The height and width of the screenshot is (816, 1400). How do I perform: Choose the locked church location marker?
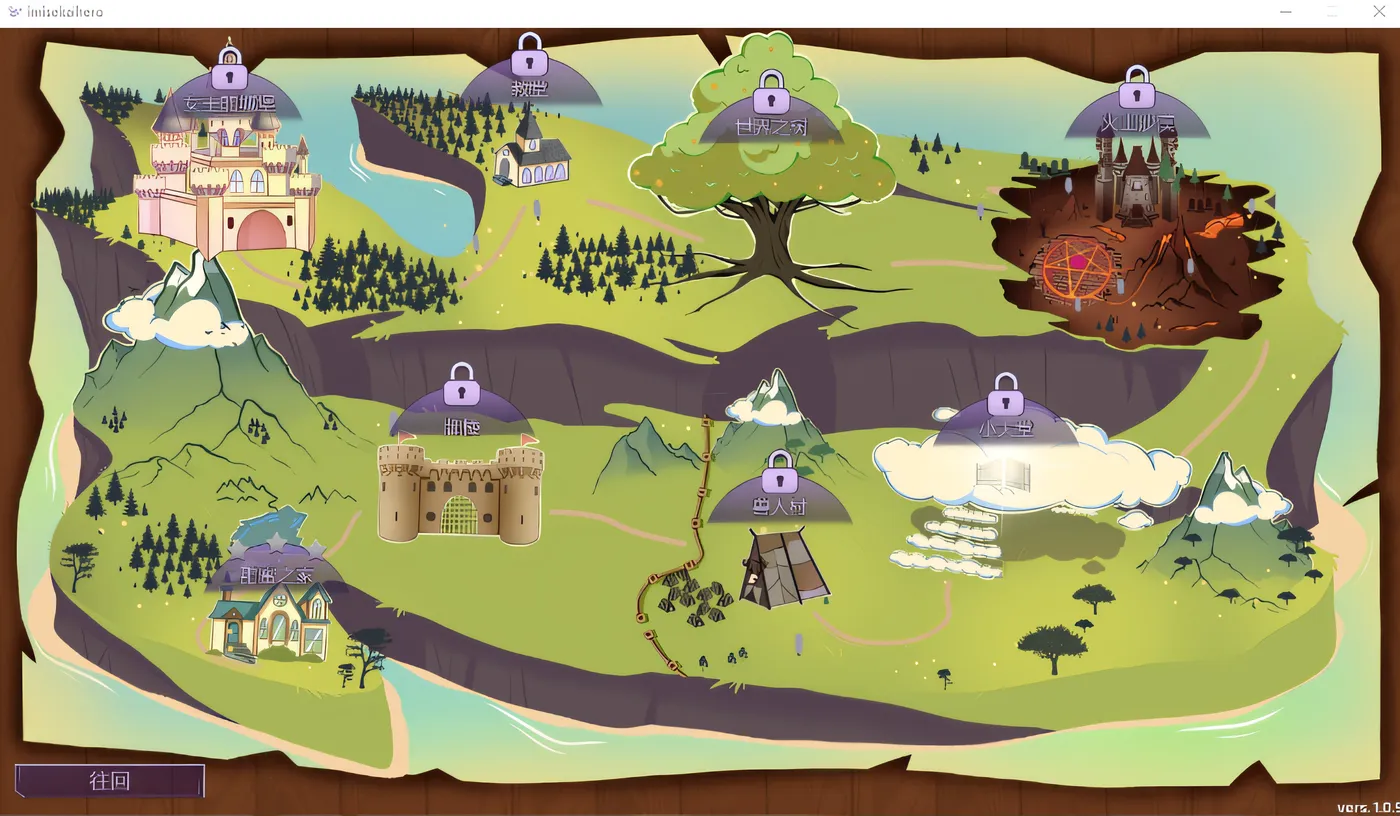[530, 82]
